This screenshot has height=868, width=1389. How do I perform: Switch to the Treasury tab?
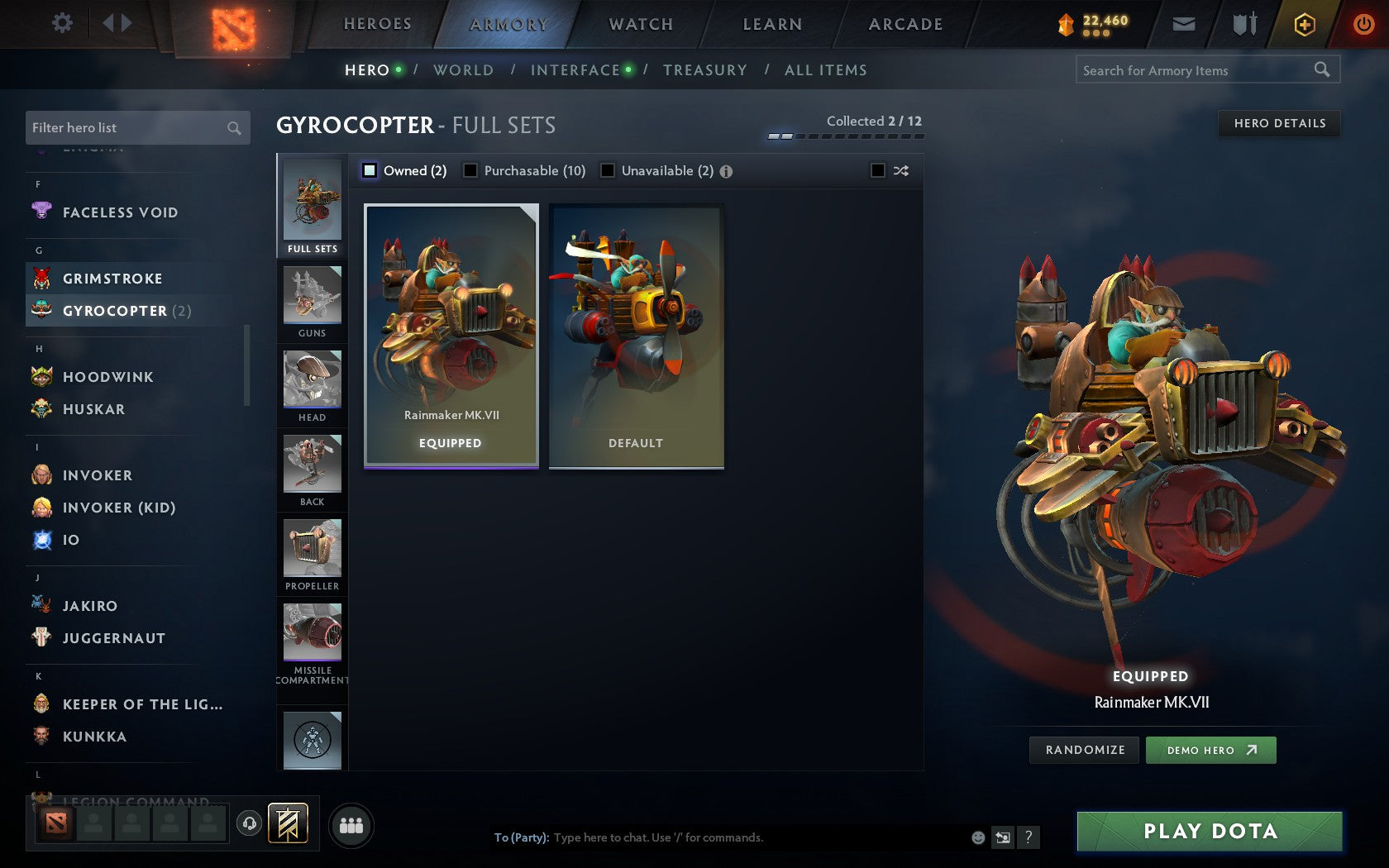pos(705,70)
